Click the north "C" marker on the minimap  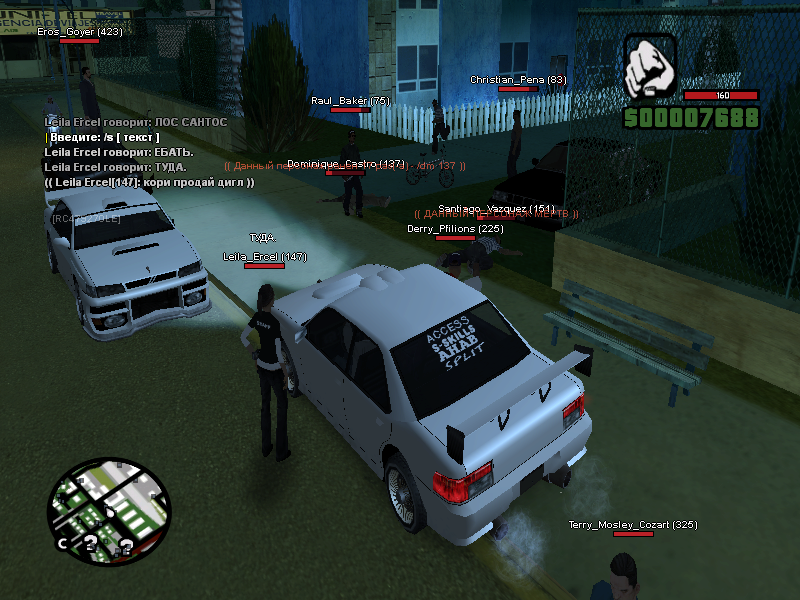pyautogui.click(x=62, y=544)
